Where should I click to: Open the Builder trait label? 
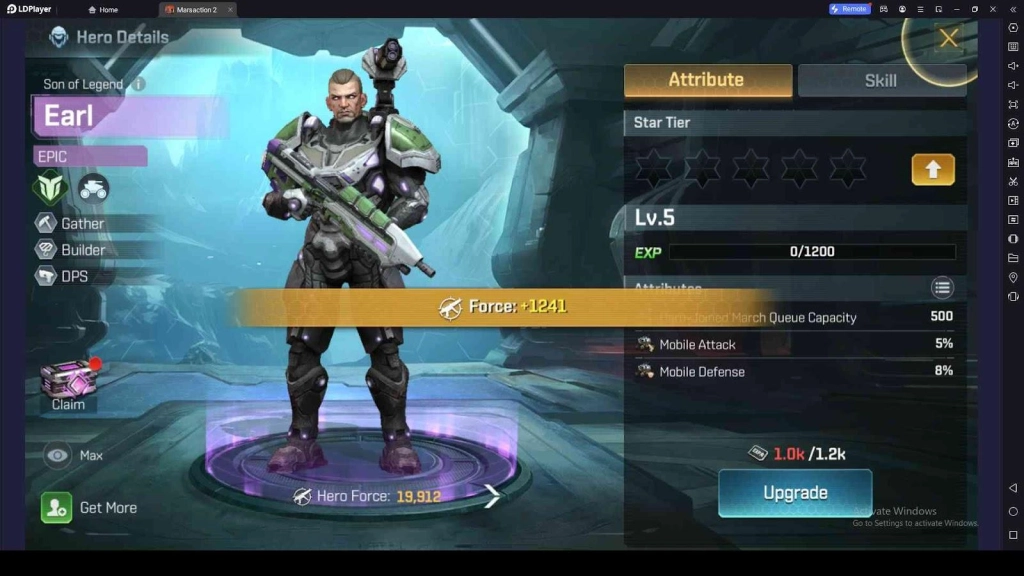tap(83, 250)
